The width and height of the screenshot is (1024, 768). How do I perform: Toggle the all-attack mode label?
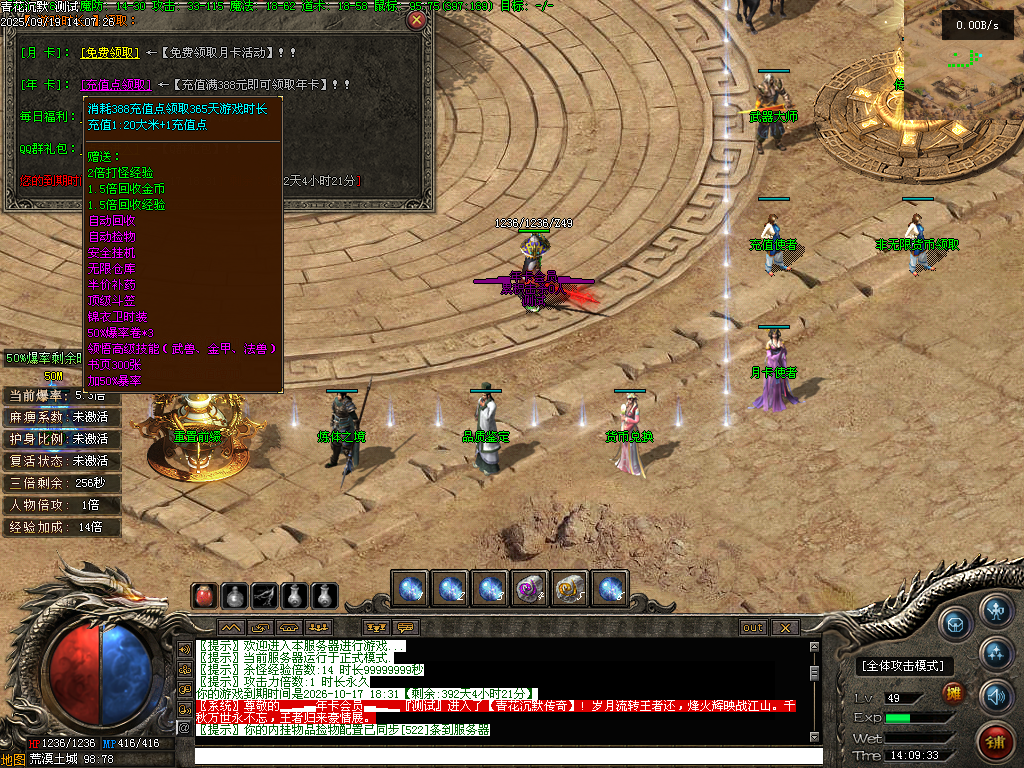pyautogui.click(x=905, y=666)
